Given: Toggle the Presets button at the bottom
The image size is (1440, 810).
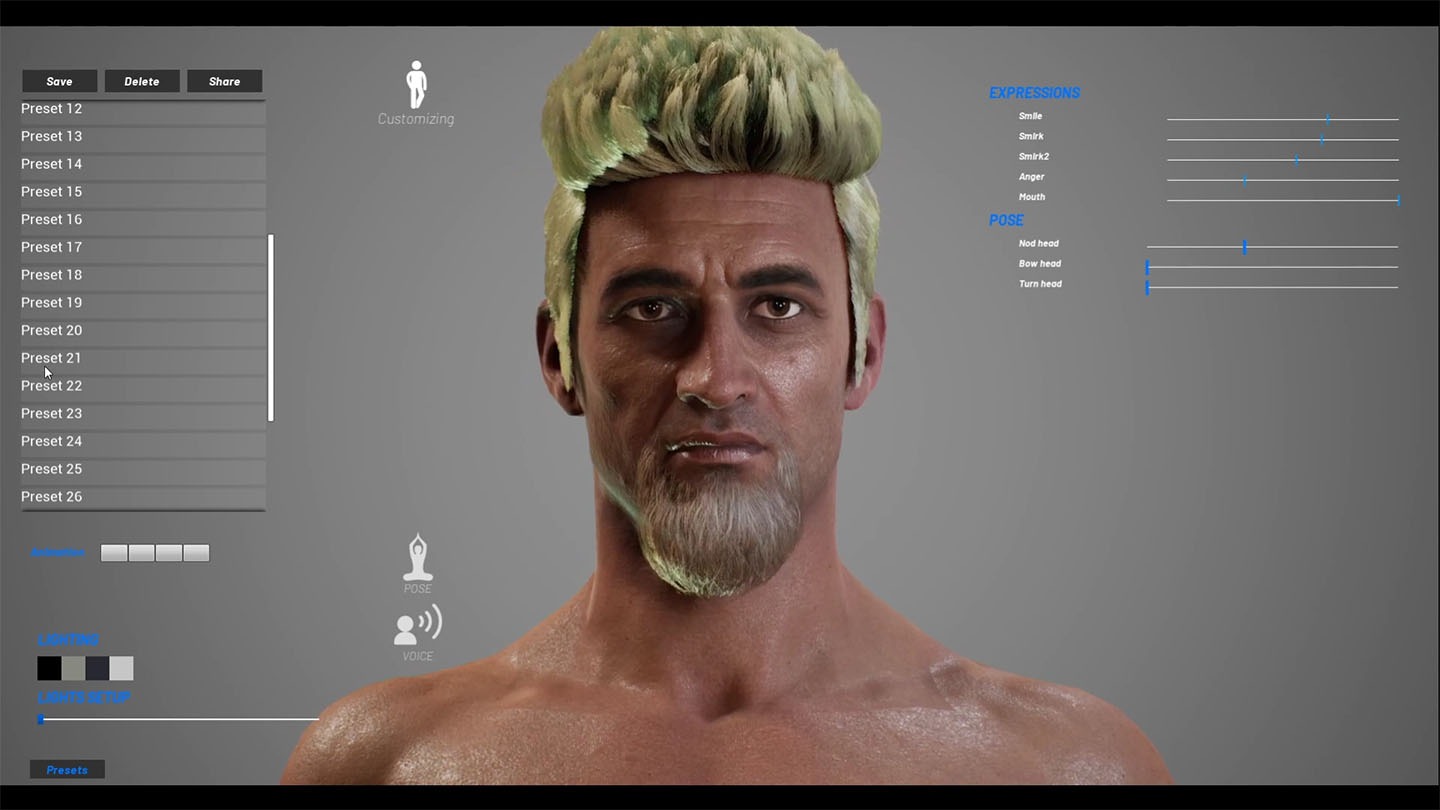Looking at the screenshot, I should pos(67,770).
